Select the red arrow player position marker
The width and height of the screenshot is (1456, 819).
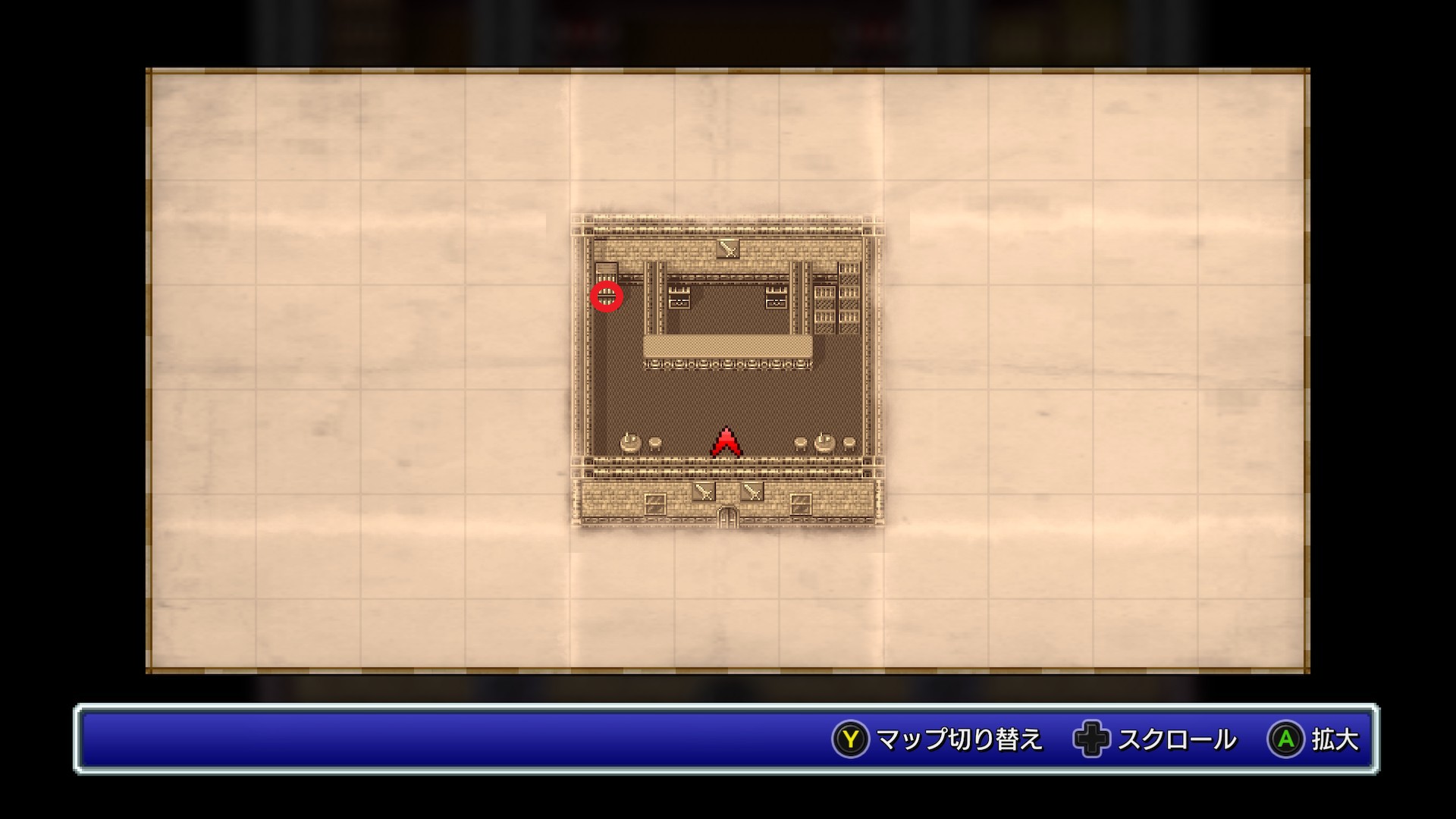click(x=726, y=442)
